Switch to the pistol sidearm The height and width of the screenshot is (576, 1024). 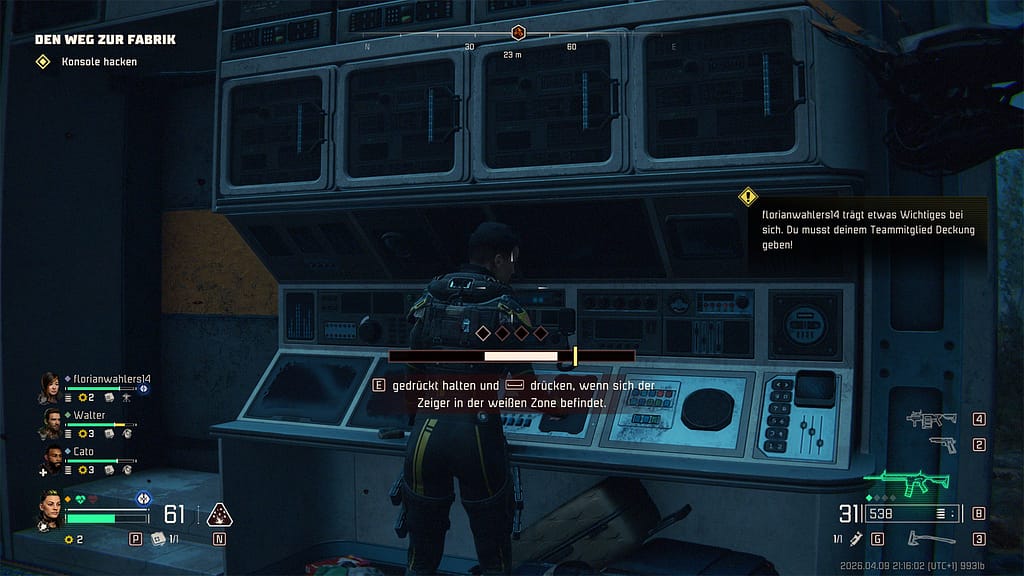pyautogui.click(x=942, y=444)
